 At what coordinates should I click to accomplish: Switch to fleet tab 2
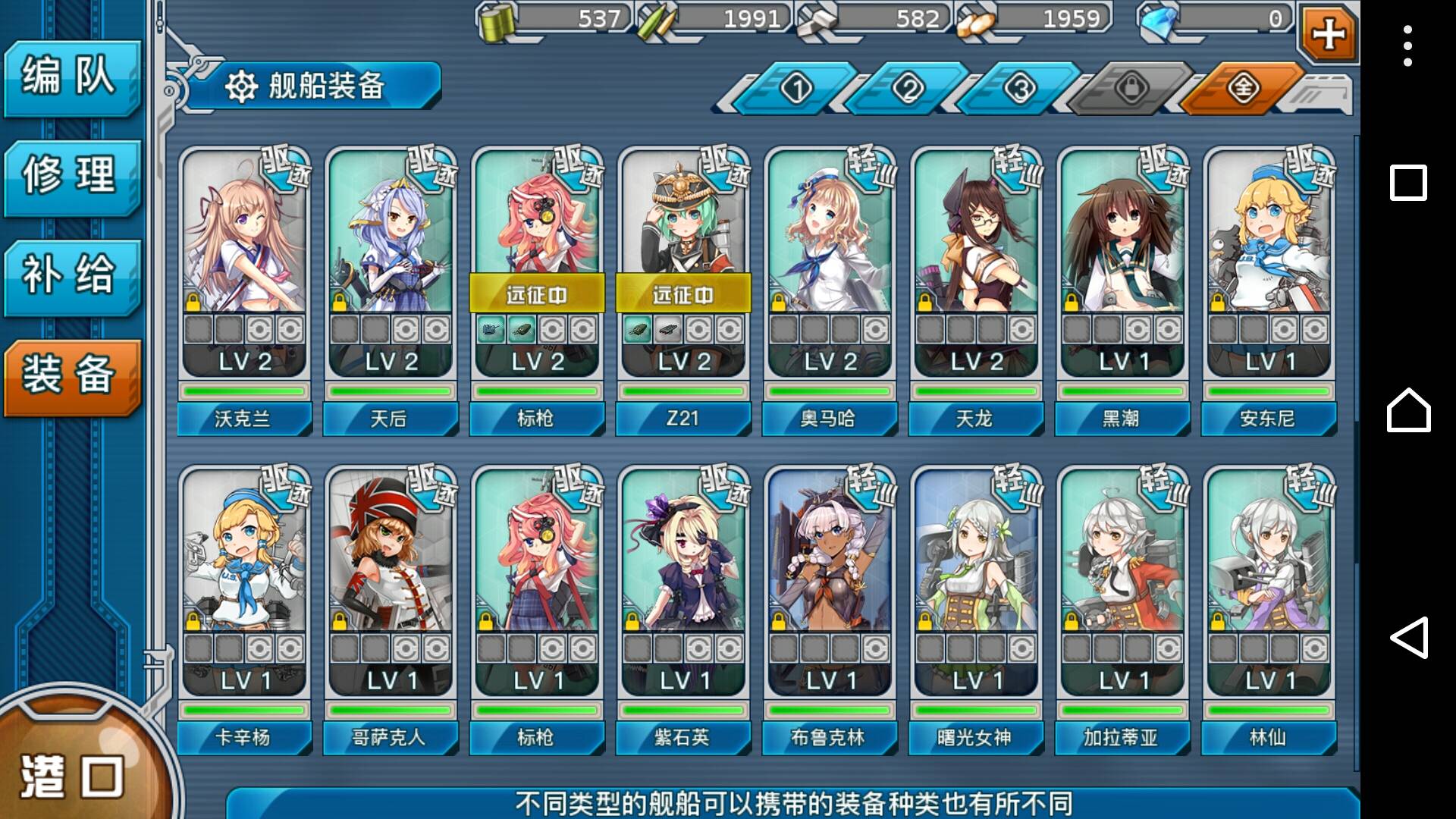[908, 89]
